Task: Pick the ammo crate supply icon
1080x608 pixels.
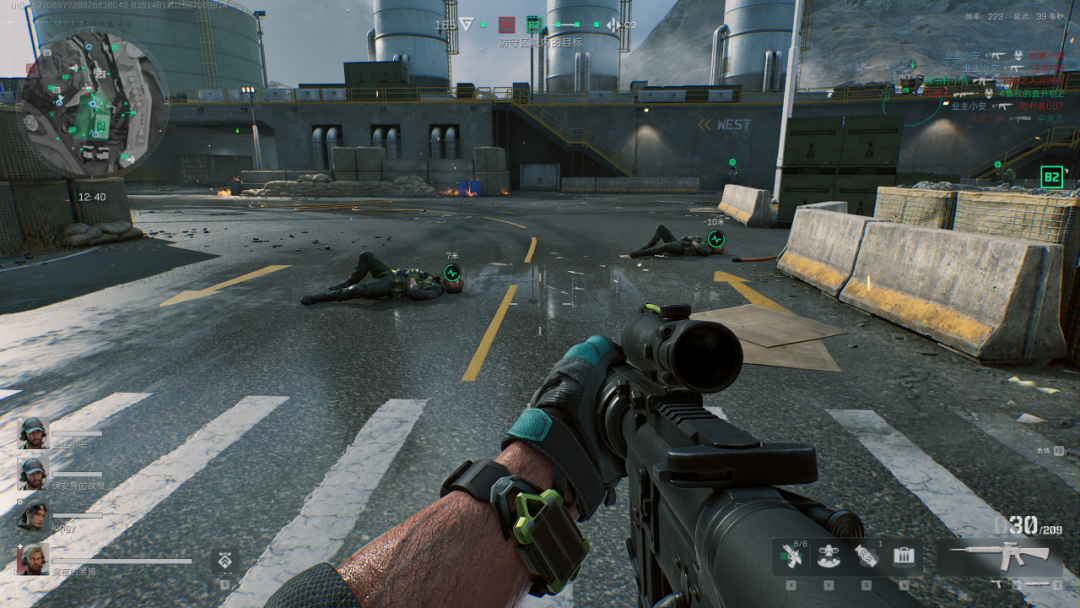Action: [904, 556]
